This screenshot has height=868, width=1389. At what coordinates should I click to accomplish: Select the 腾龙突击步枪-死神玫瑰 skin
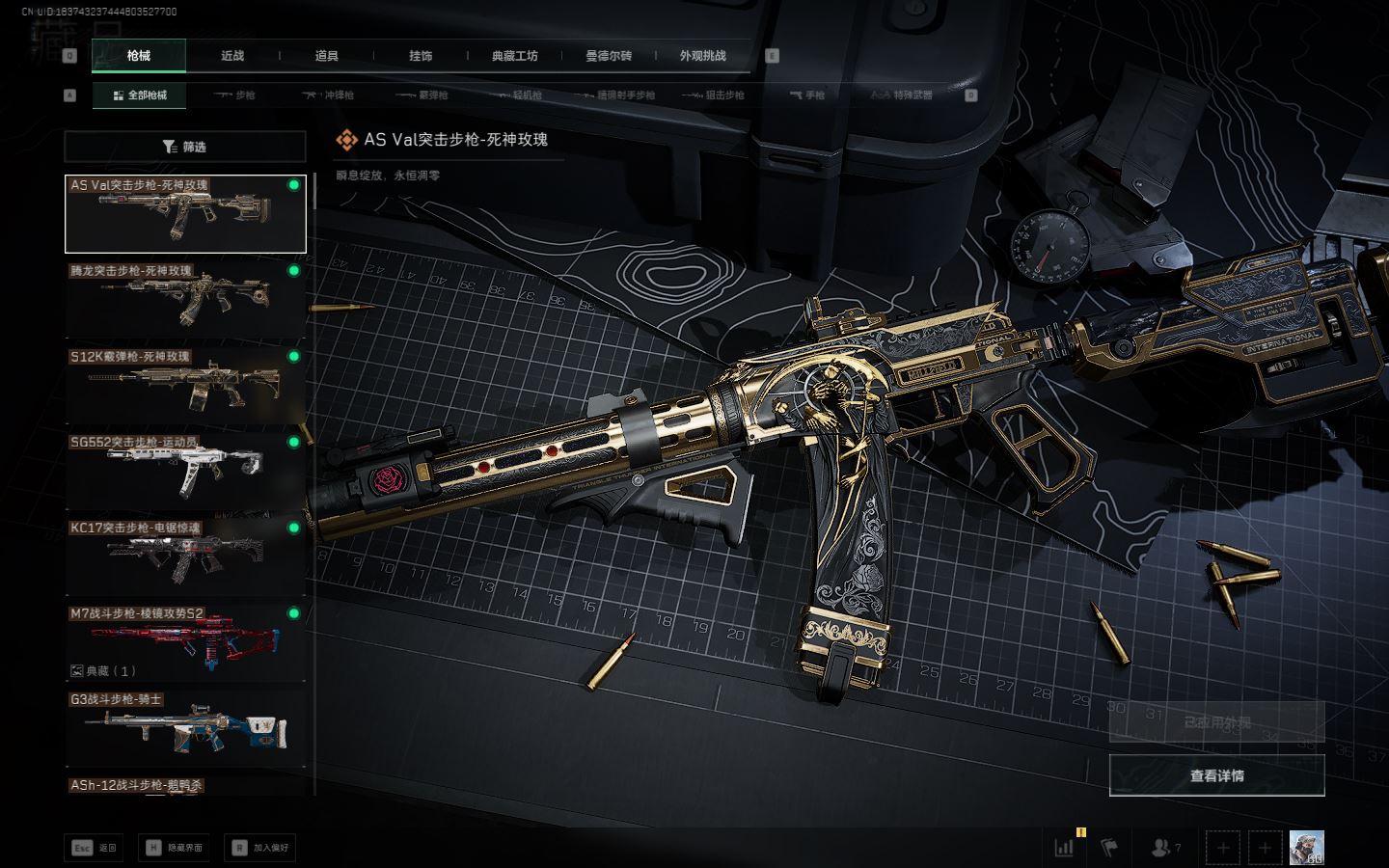[185, 300]
